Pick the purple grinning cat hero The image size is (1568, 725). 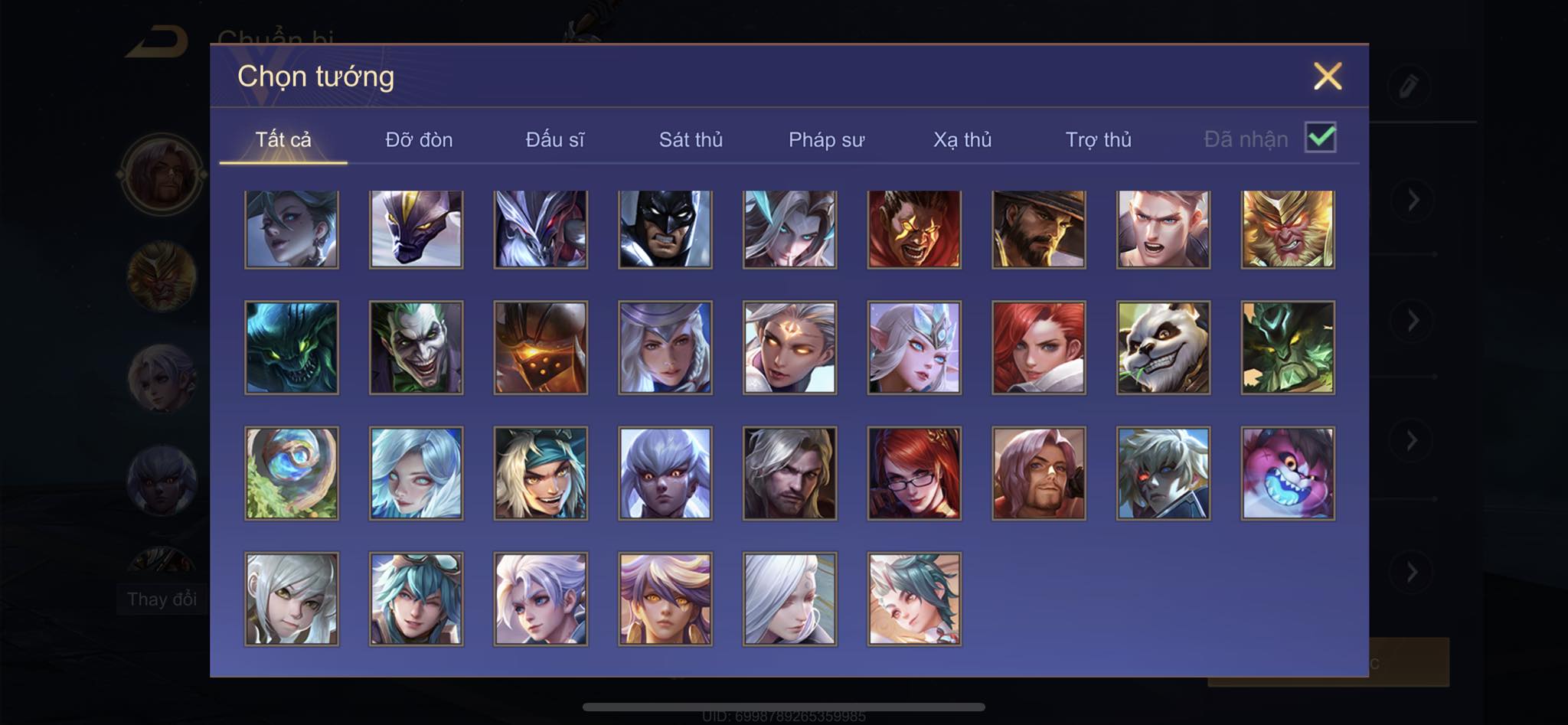pos(1287,473)
